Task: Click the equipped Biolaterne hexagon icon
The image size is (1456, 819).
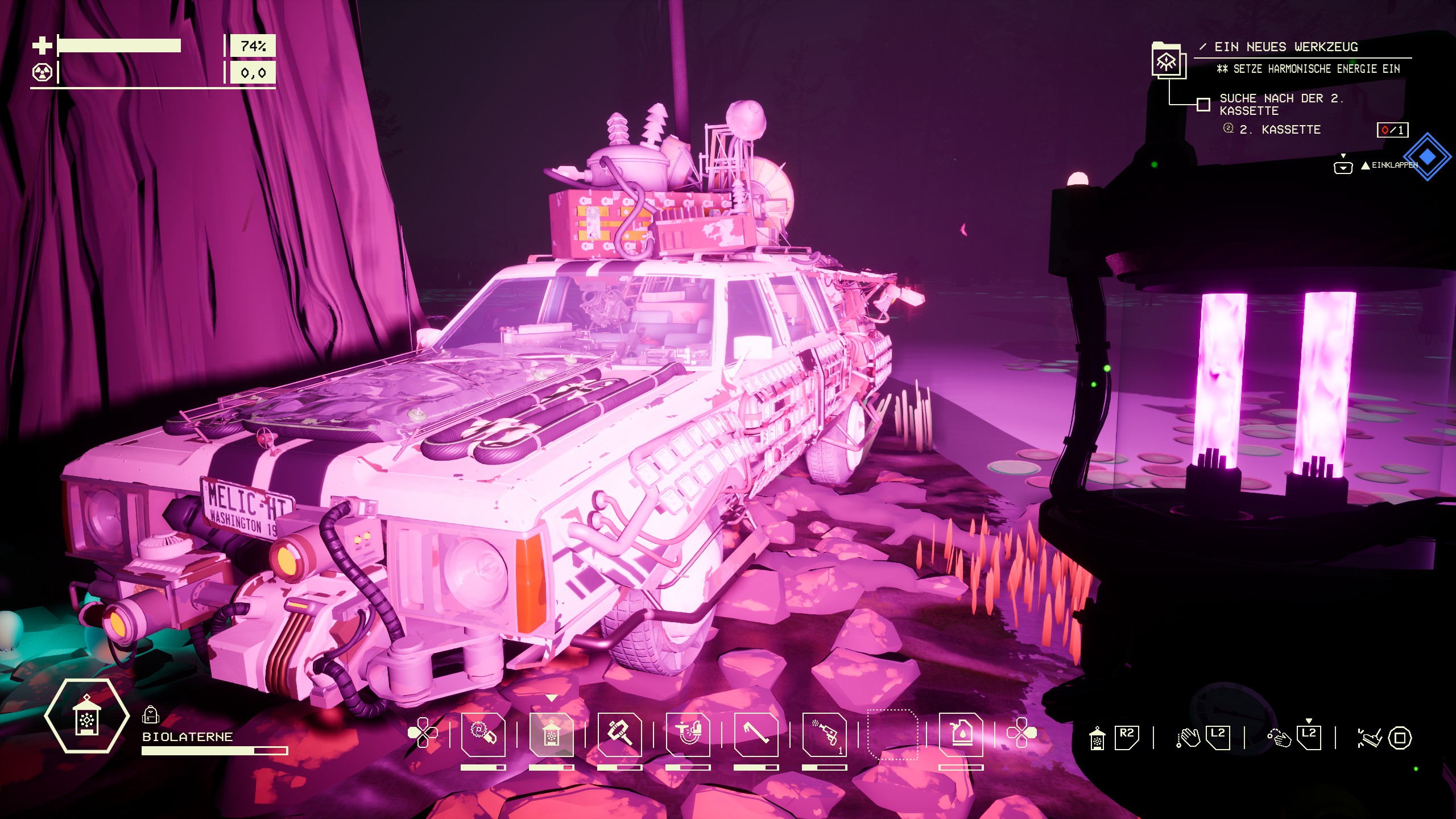Action: point(86,716)
